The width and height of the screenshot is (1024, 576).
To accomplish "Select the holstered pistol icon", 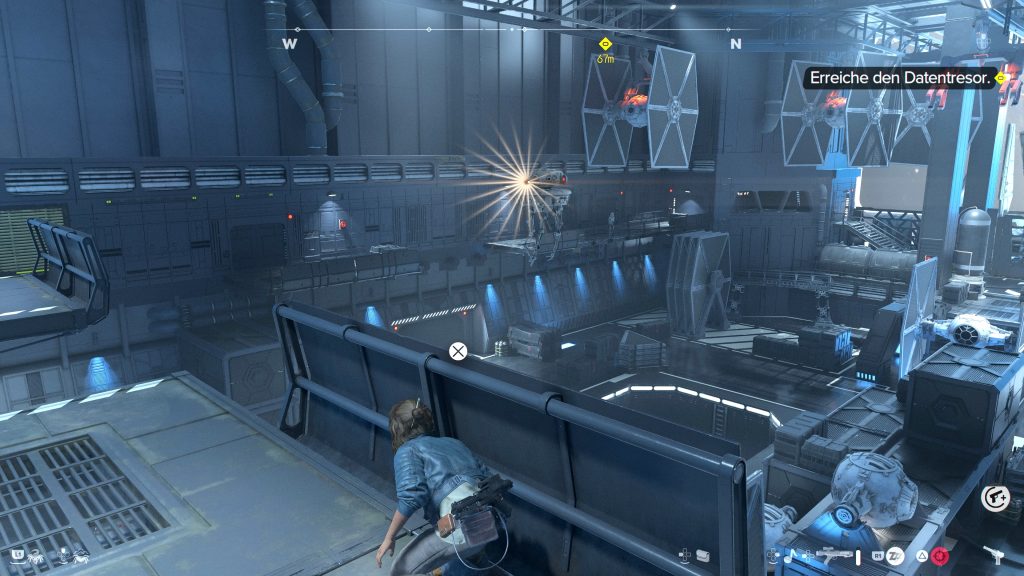I will pos(993,553).
